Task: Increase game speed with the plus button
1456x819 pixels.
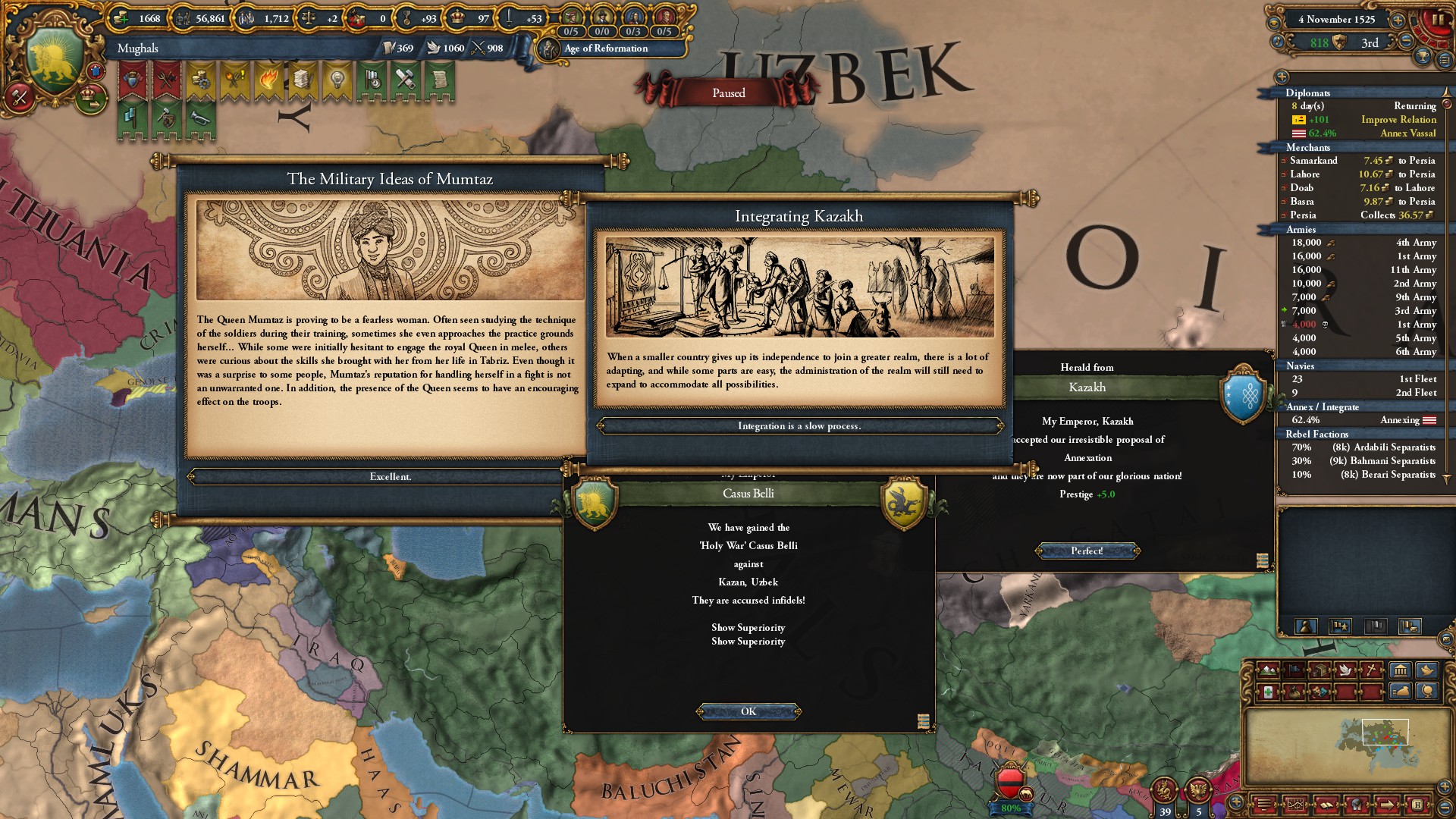Action: click(x=1398, y=20)
